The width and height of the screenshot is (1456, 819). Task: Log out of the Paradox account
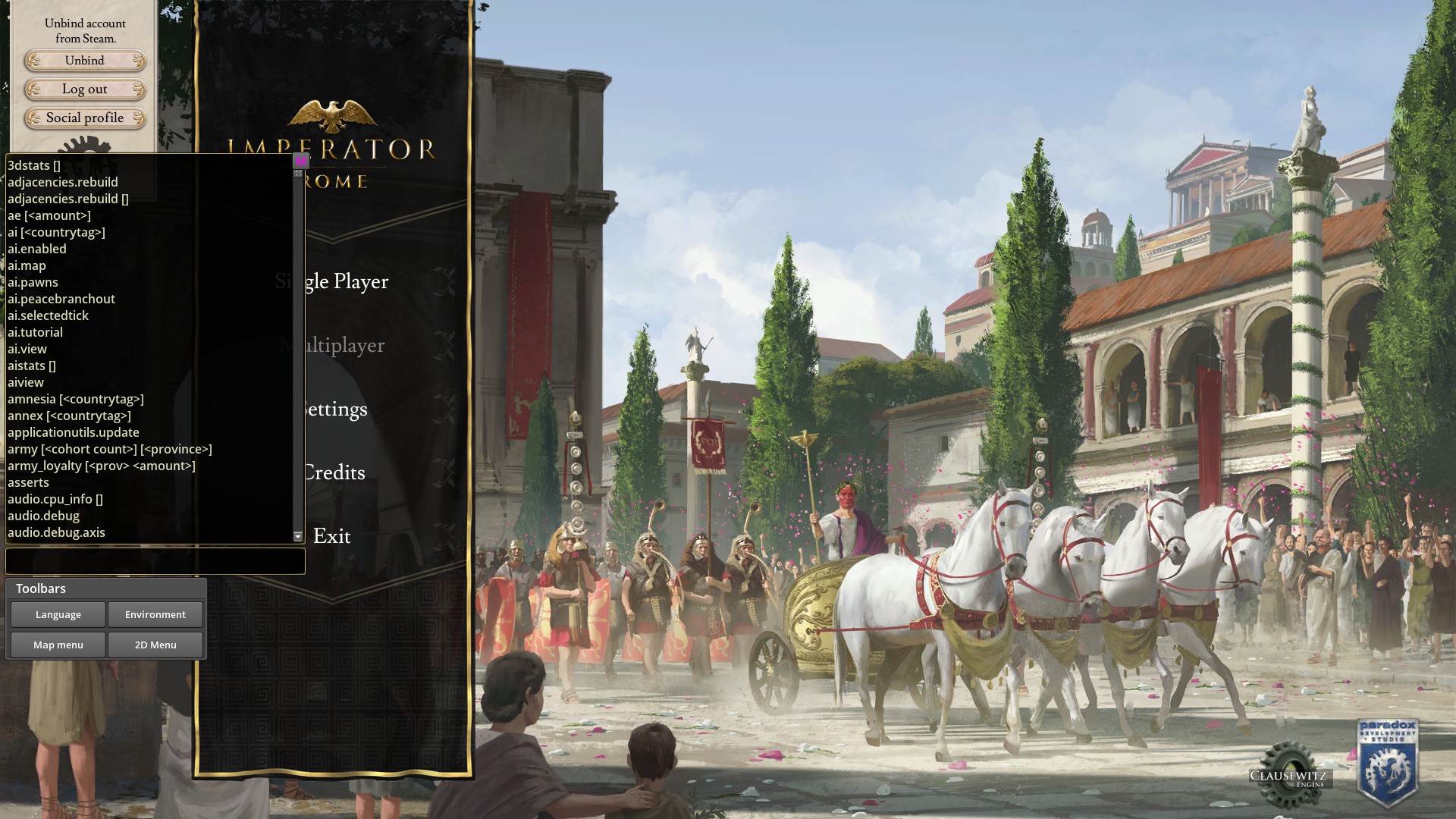[x=84, y=89]
